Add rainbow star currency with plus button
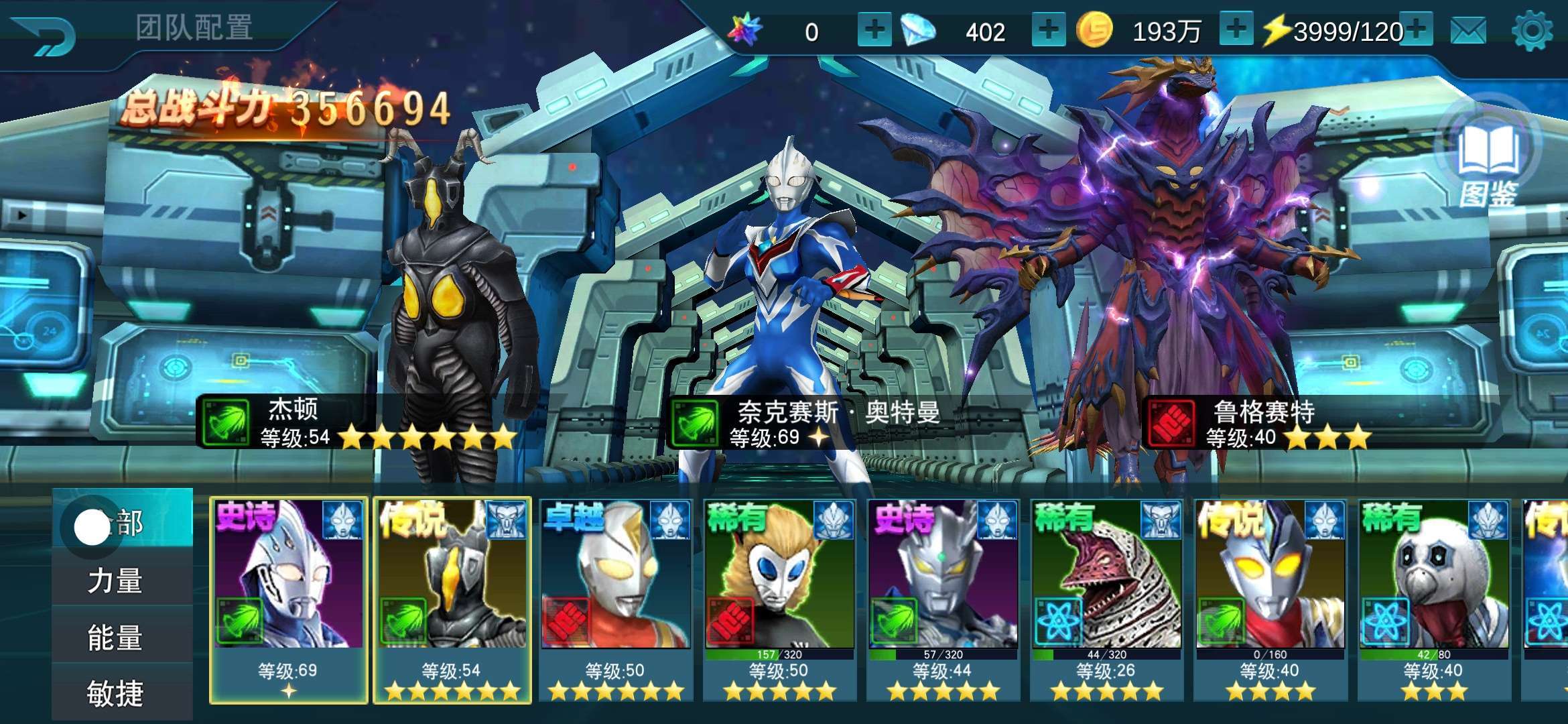 click(x=874, y=31)
